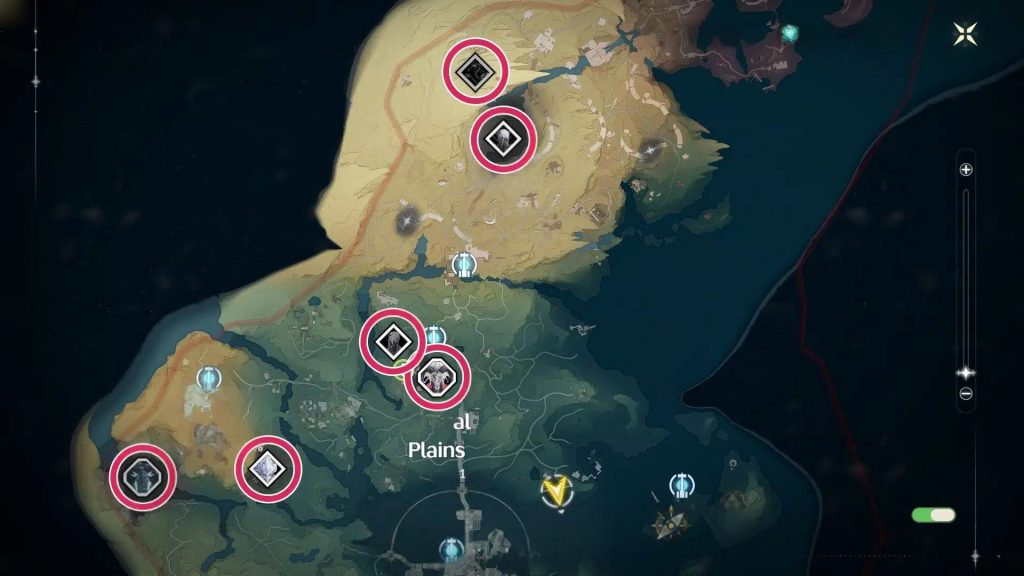Image resolution: width=1024 pixels, height=576 pixels.
Task: Select the circled octagonal boss marker on the west coast
Action: (143, 475)
